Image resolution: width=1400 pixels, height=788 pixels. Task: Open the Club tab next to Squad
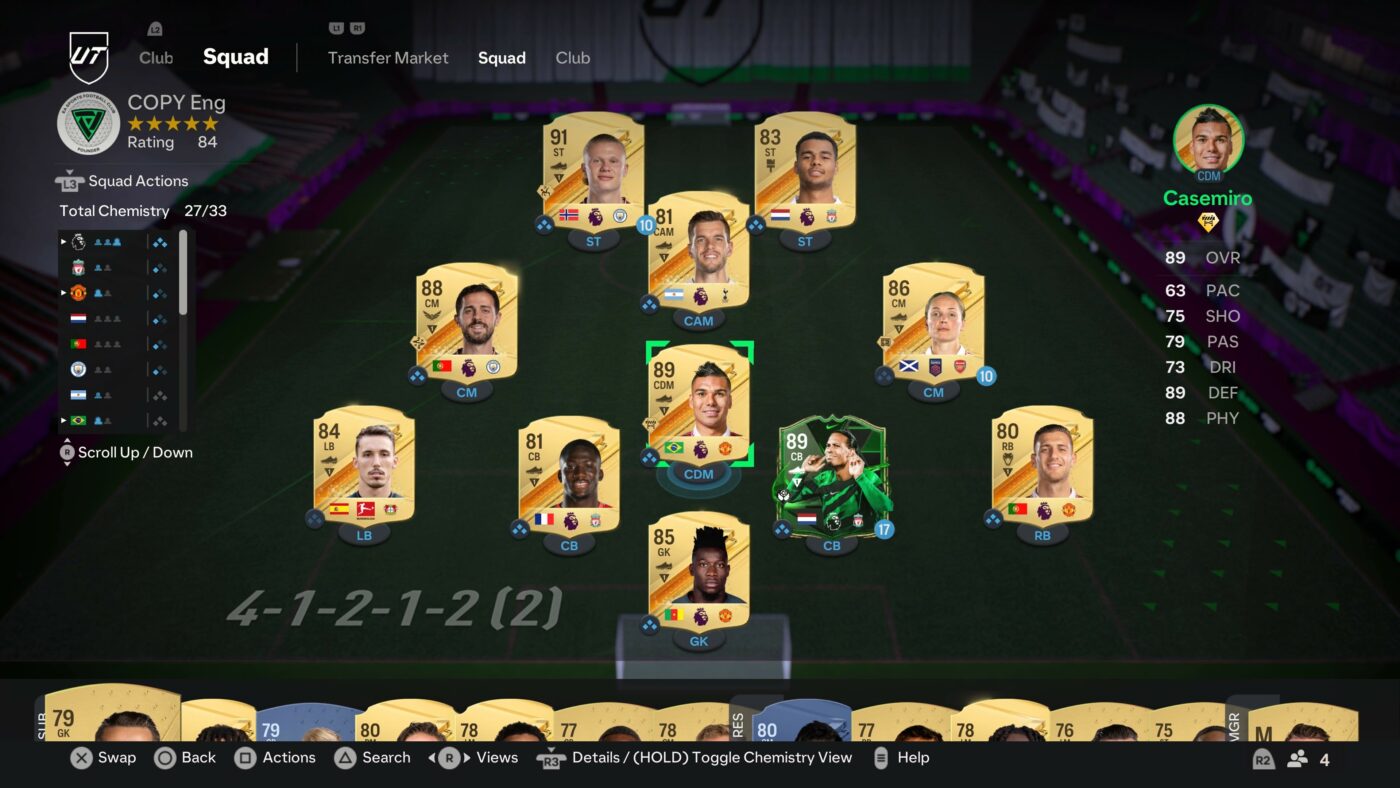(573, 58)
